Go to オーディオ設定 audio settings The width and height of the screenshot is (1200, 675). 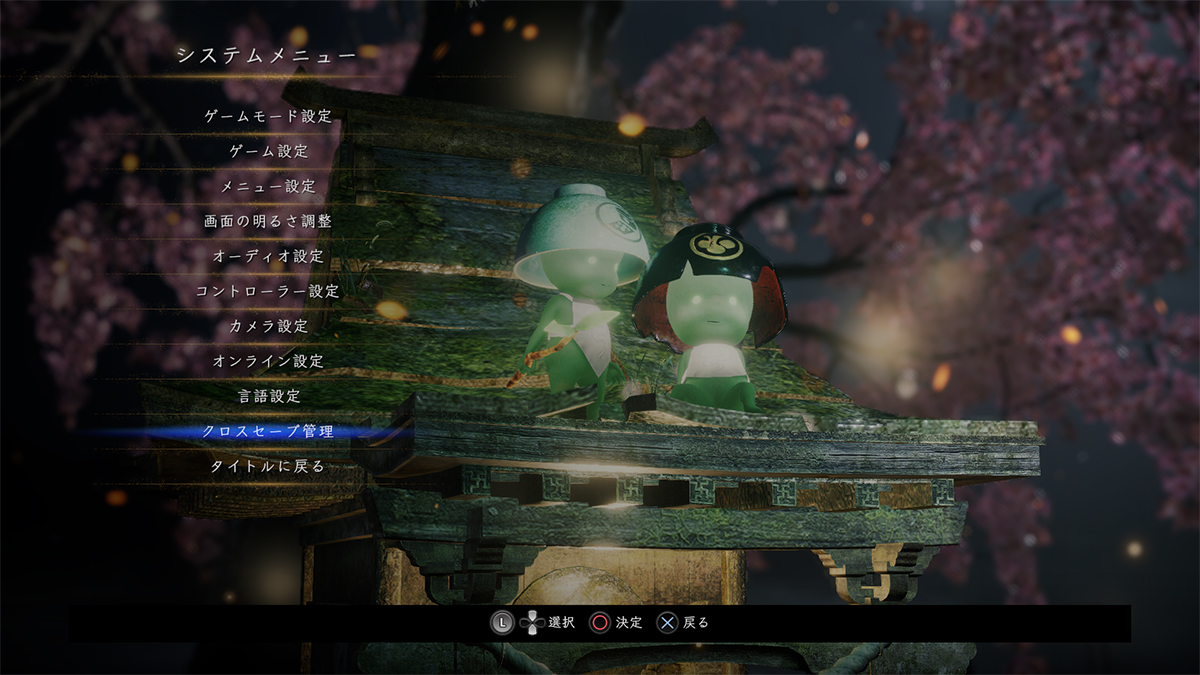point(268,256)
